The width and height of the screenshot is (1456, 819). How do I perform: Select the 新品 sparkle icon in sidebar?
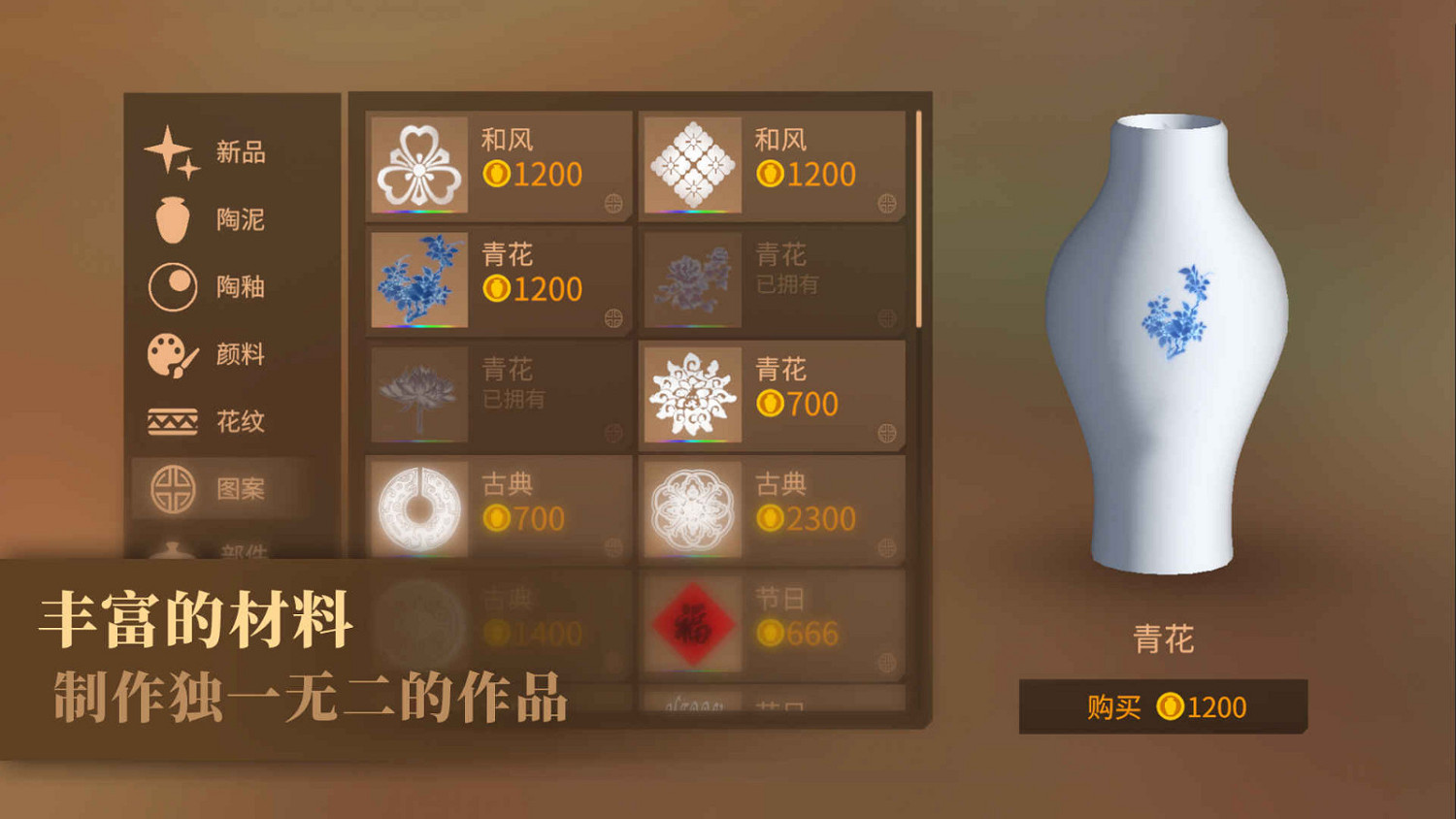170,150
